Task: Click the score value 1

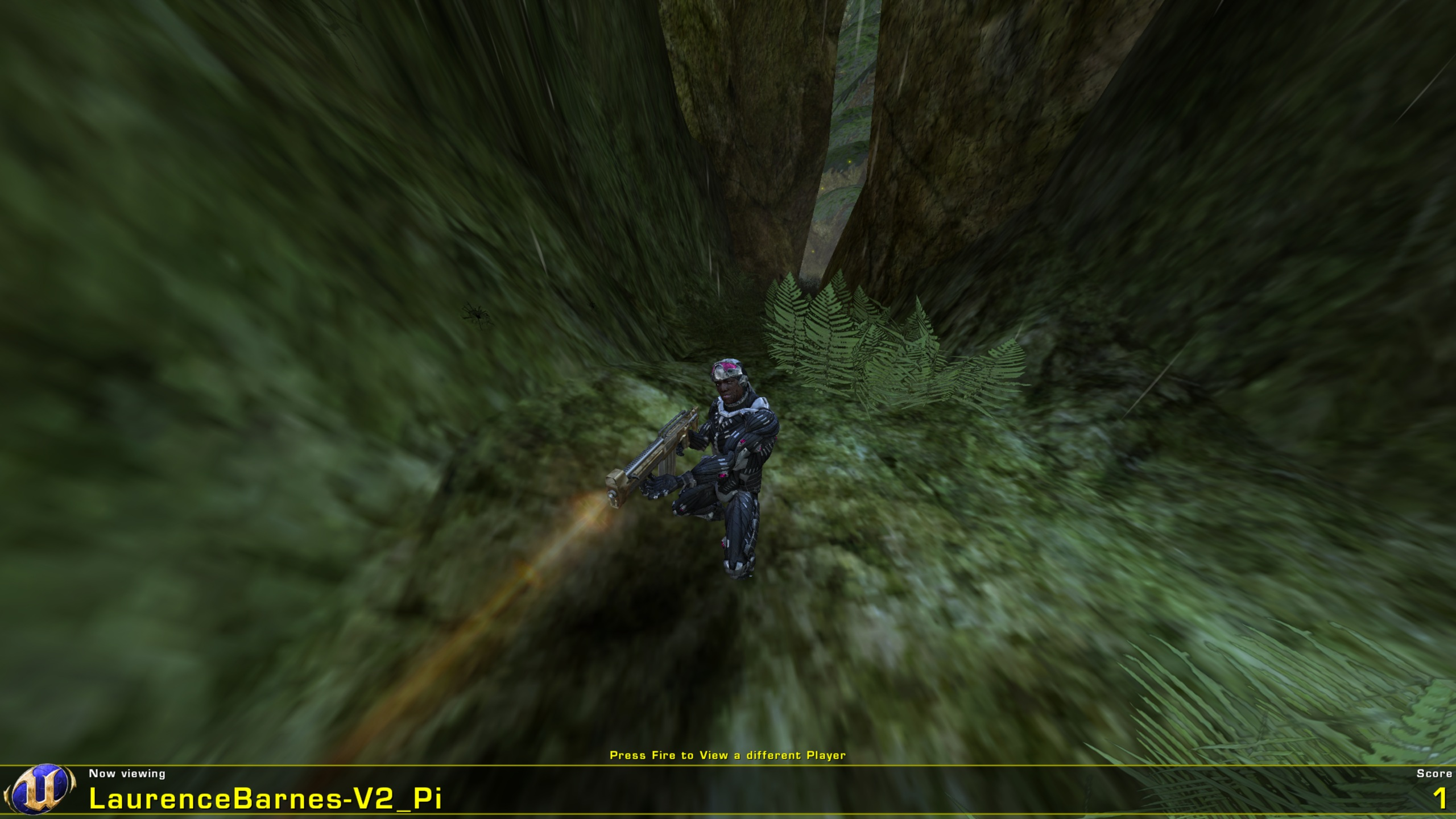Action: (1441, 799)
